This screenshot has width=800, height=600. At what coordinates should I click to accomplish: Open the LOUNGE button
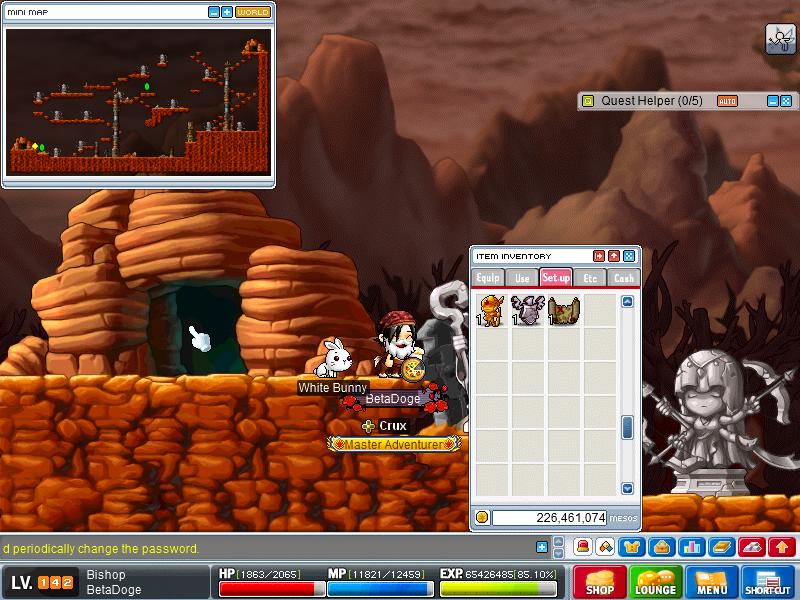point(656,582)
